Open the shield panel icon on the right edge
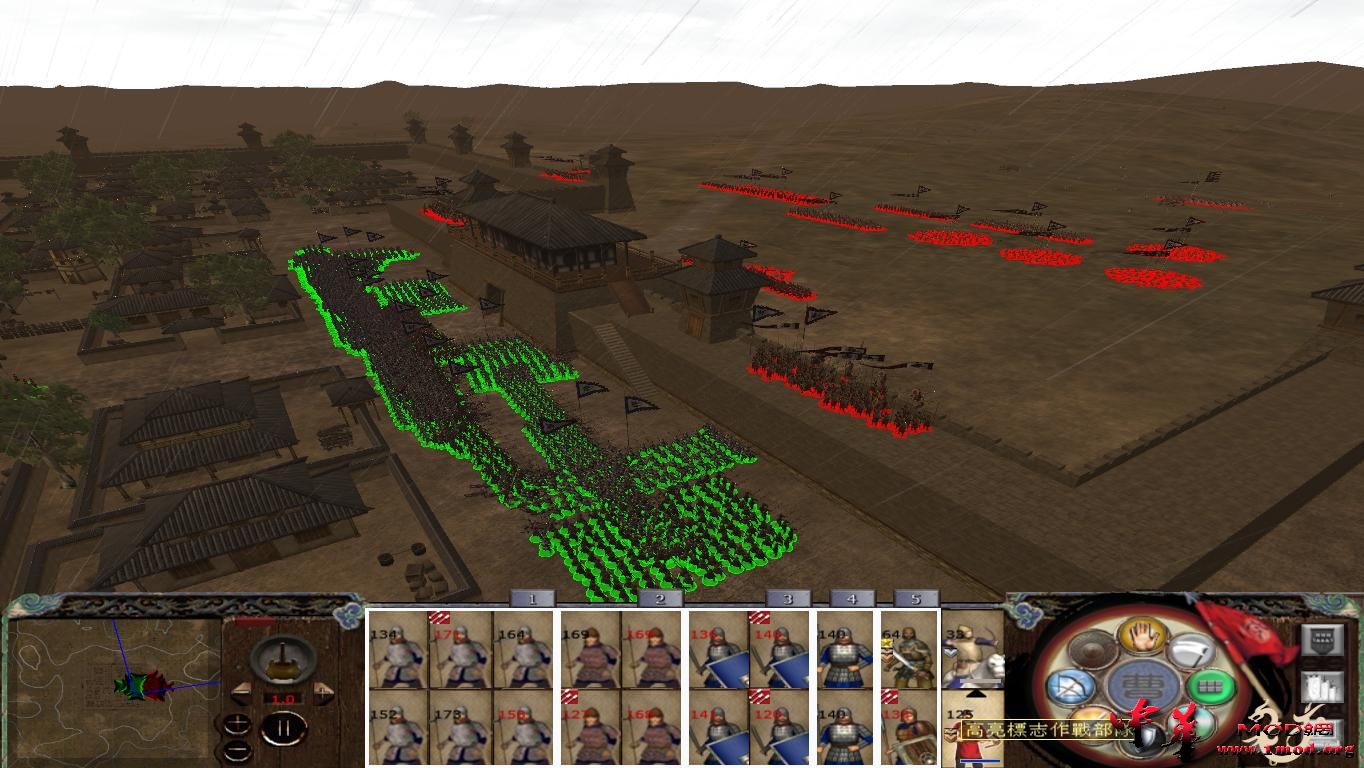Screen dimensions: 1364x768 pyautogui.click(x=1320, y=641)
